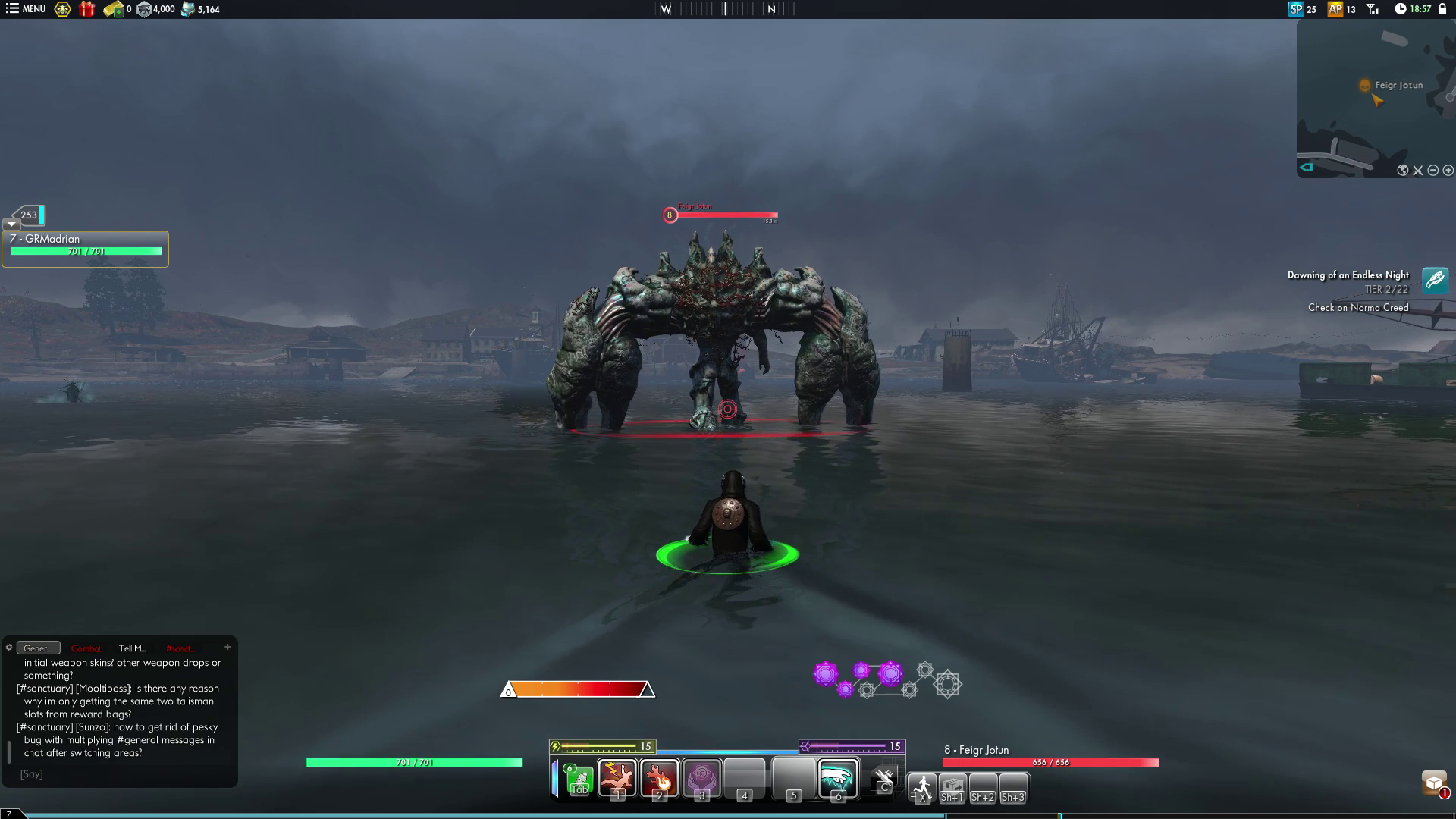The image size is (1456, 819).
Task: Switch to the Combat chat tab
Action: [x=86, y=648]
